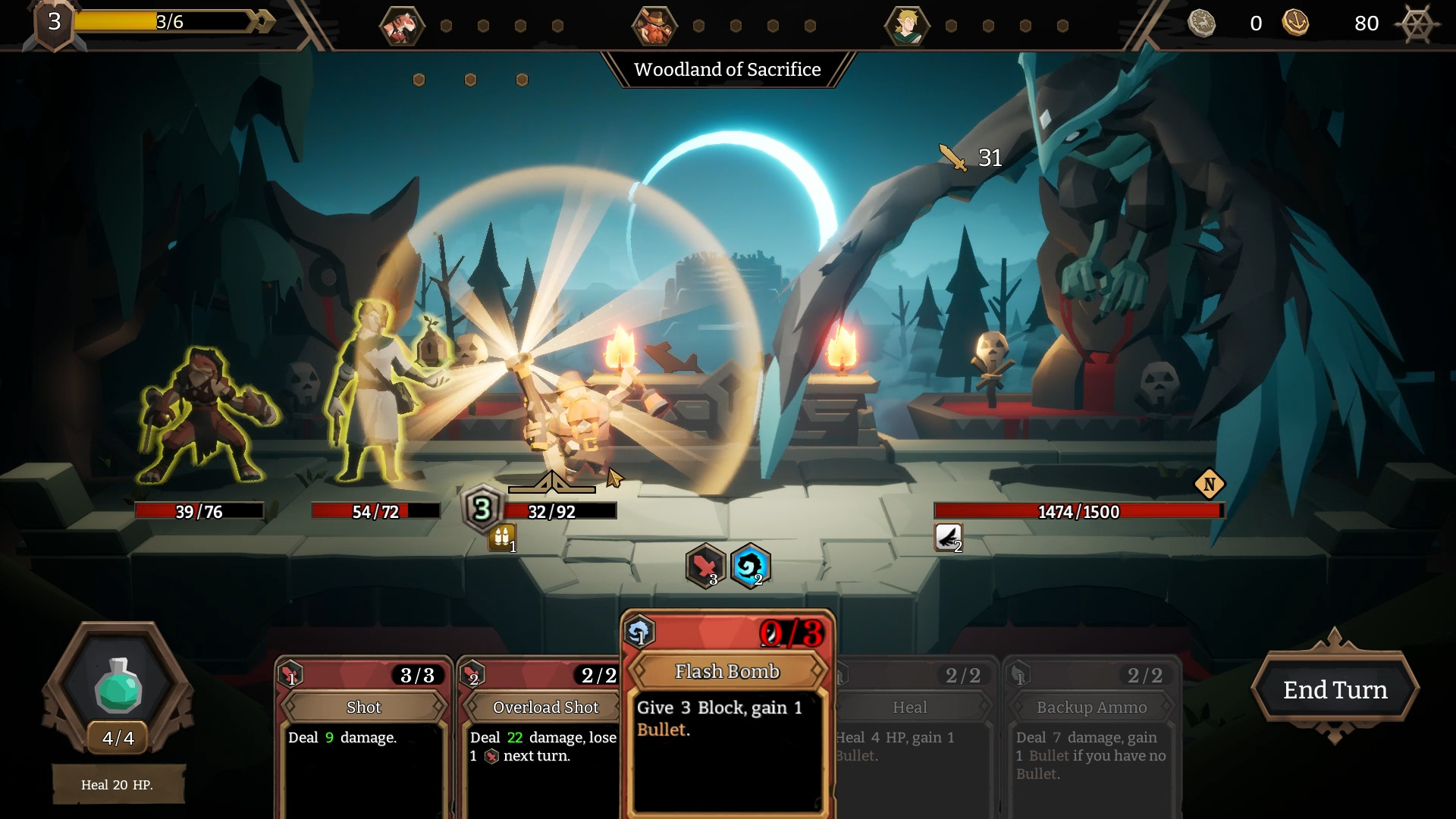Inspect the red crossed-out status icon
This screenshot has width=1456, height=819.
705,566
